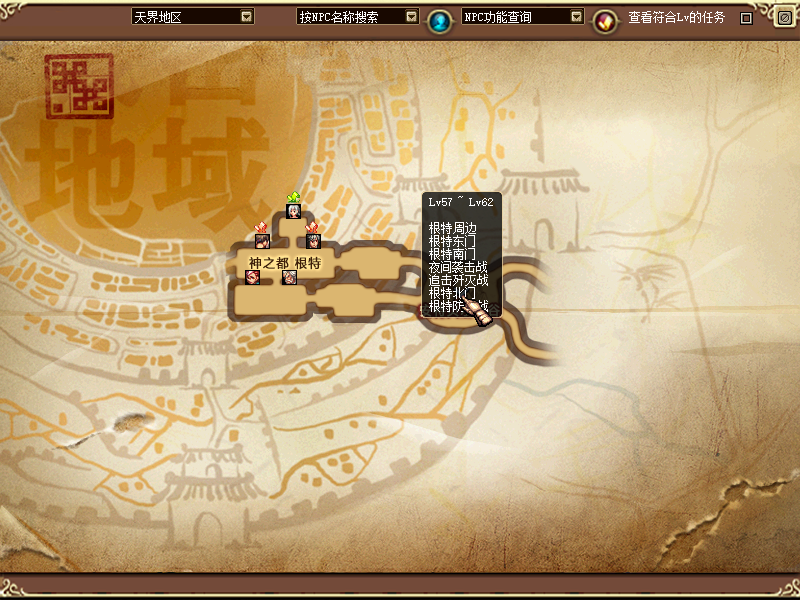Select the NPC portrait with the green marker

pyautogui.click(x=294, y=211)
